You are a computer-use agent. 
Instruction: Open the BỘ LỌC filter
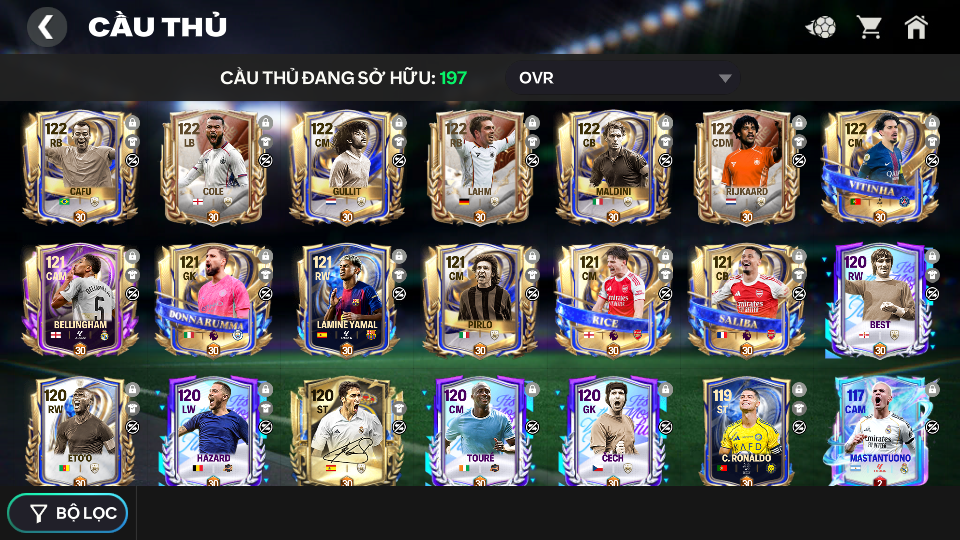coord(68,513)
